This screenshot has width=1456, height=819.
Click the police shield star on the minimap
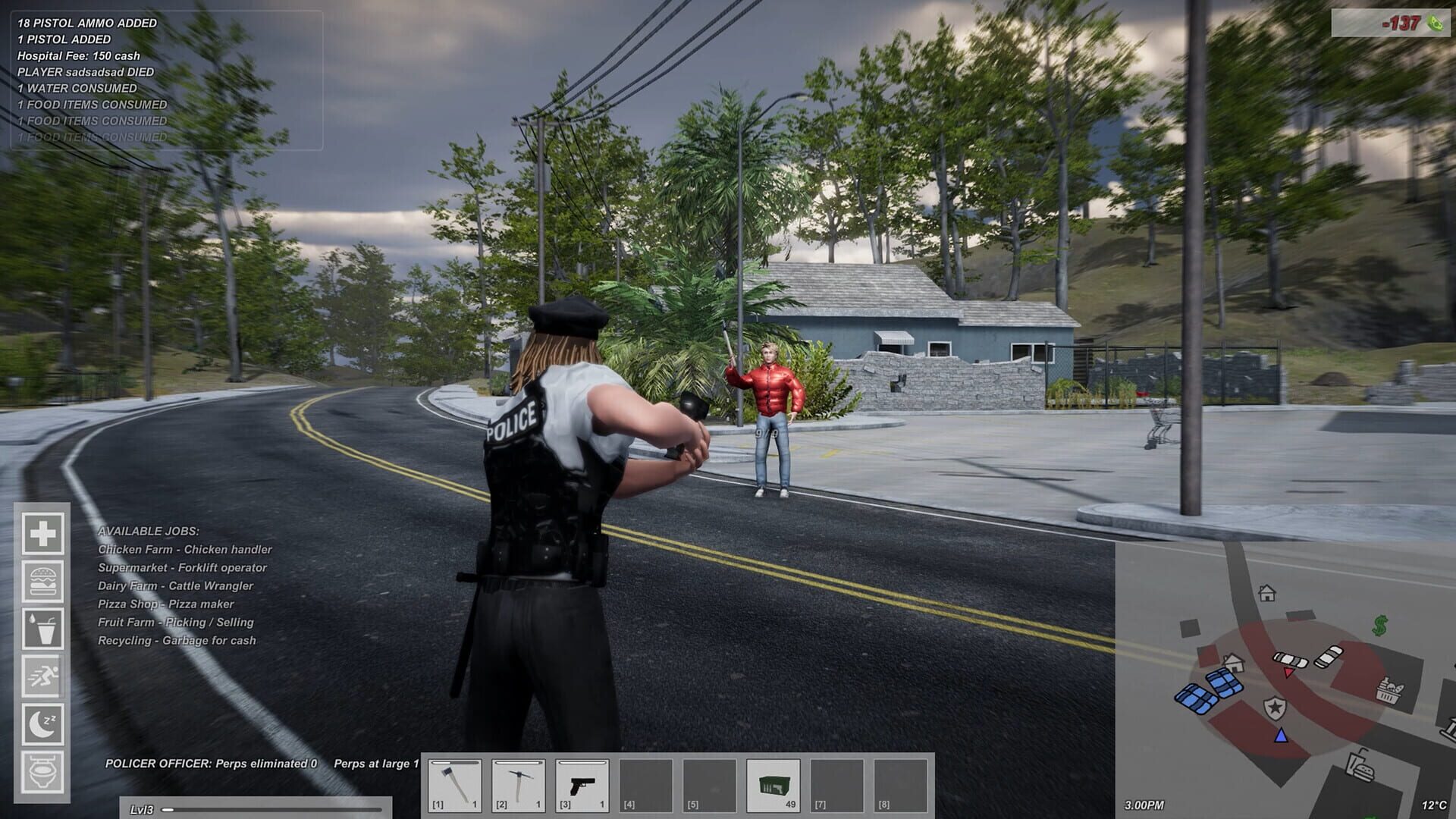coord(1276,707)
